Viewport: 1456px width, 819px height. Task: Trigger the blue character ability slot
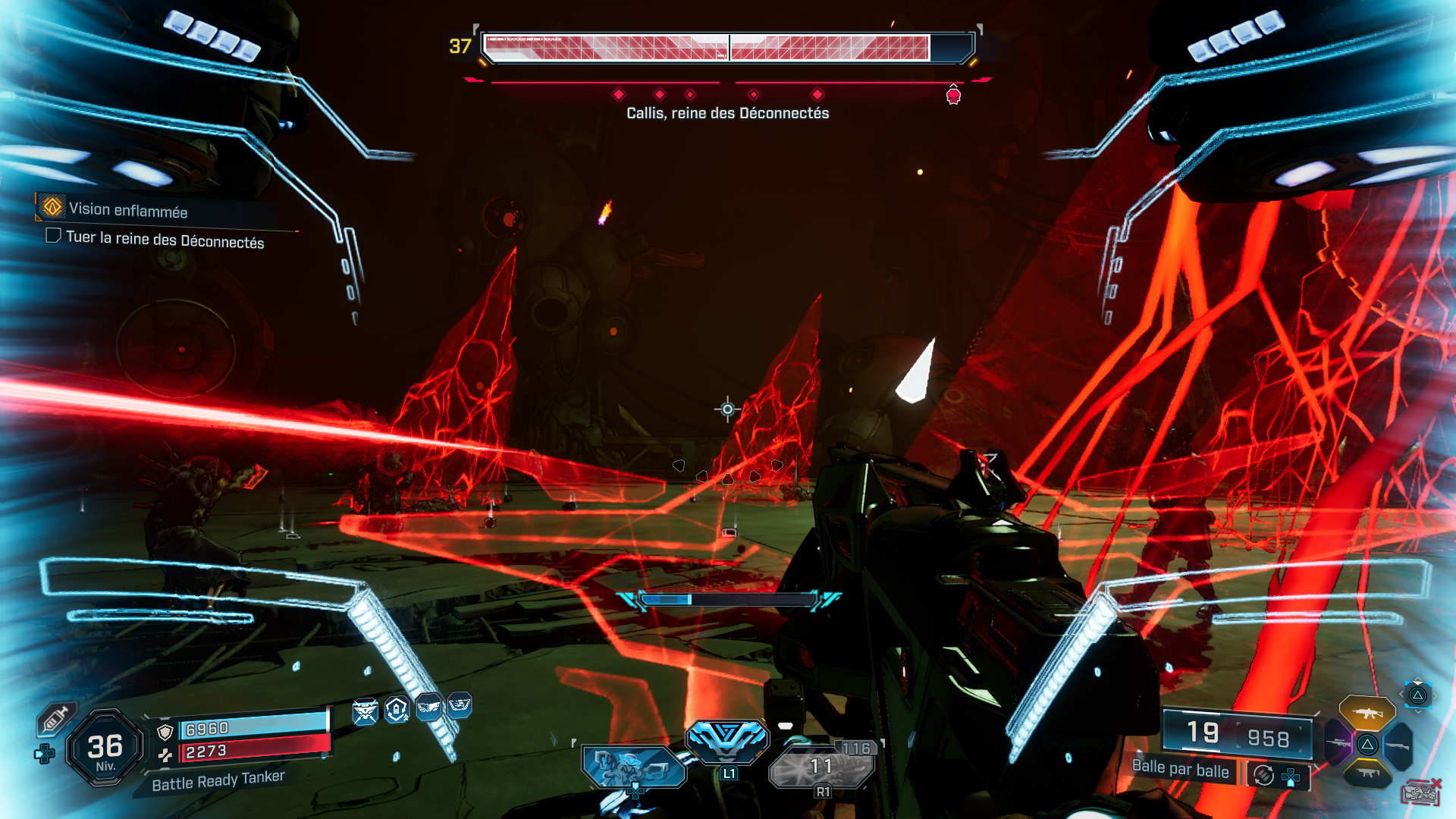[x=633, y=766]
